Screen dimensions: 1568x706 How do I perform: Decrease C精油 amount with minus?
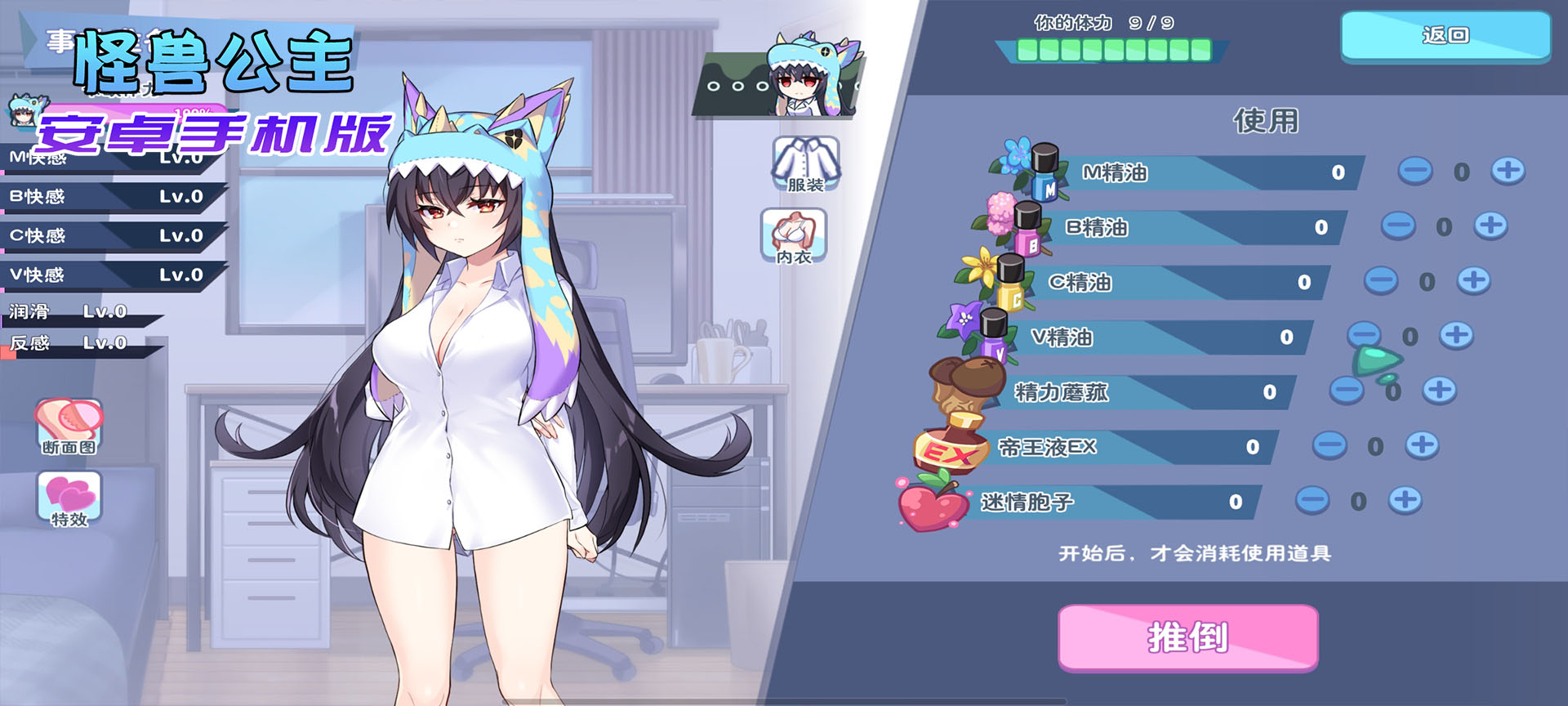click(x=1380, y=280)
